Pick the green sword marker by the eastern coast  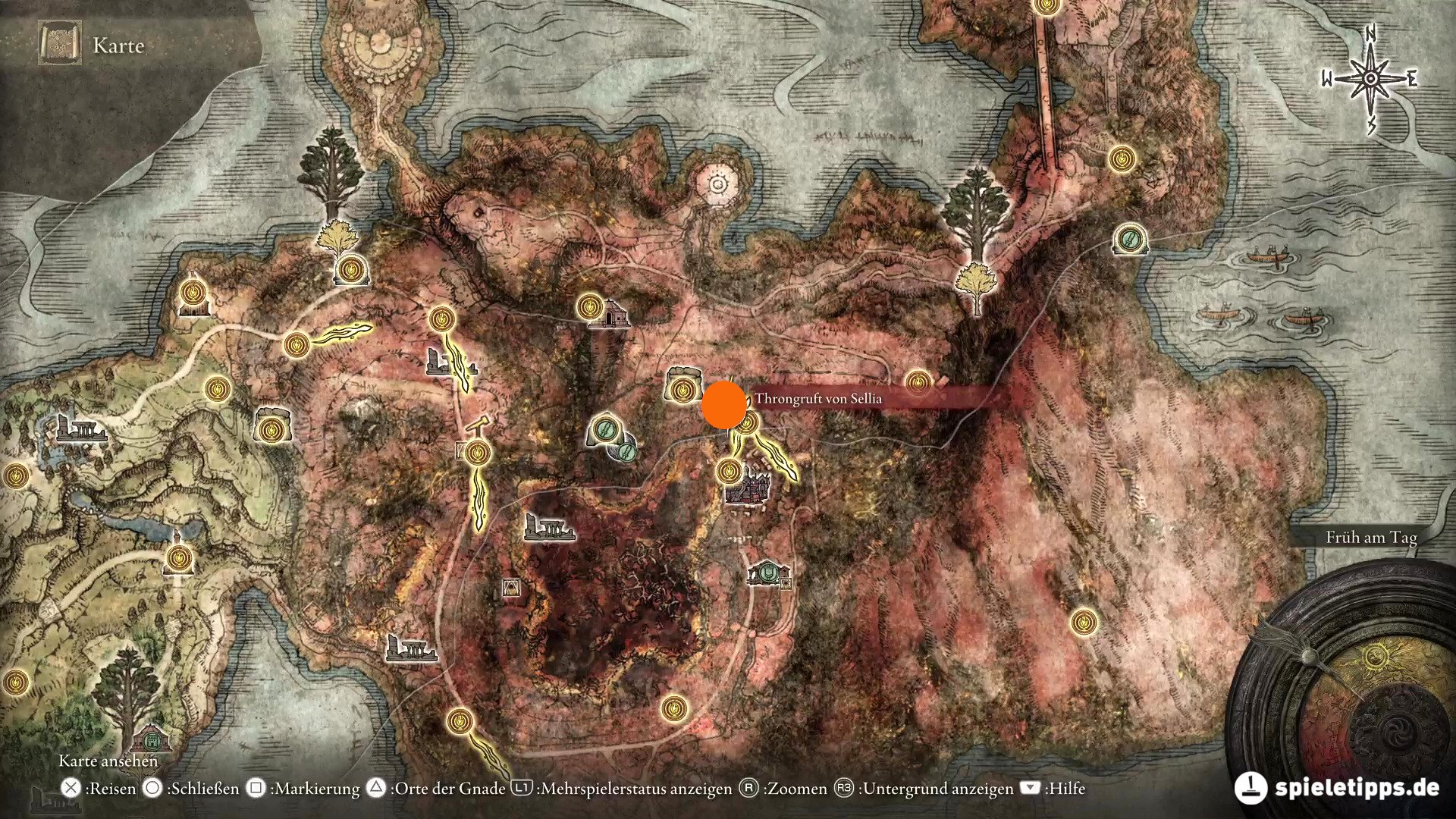point(1129,240)
